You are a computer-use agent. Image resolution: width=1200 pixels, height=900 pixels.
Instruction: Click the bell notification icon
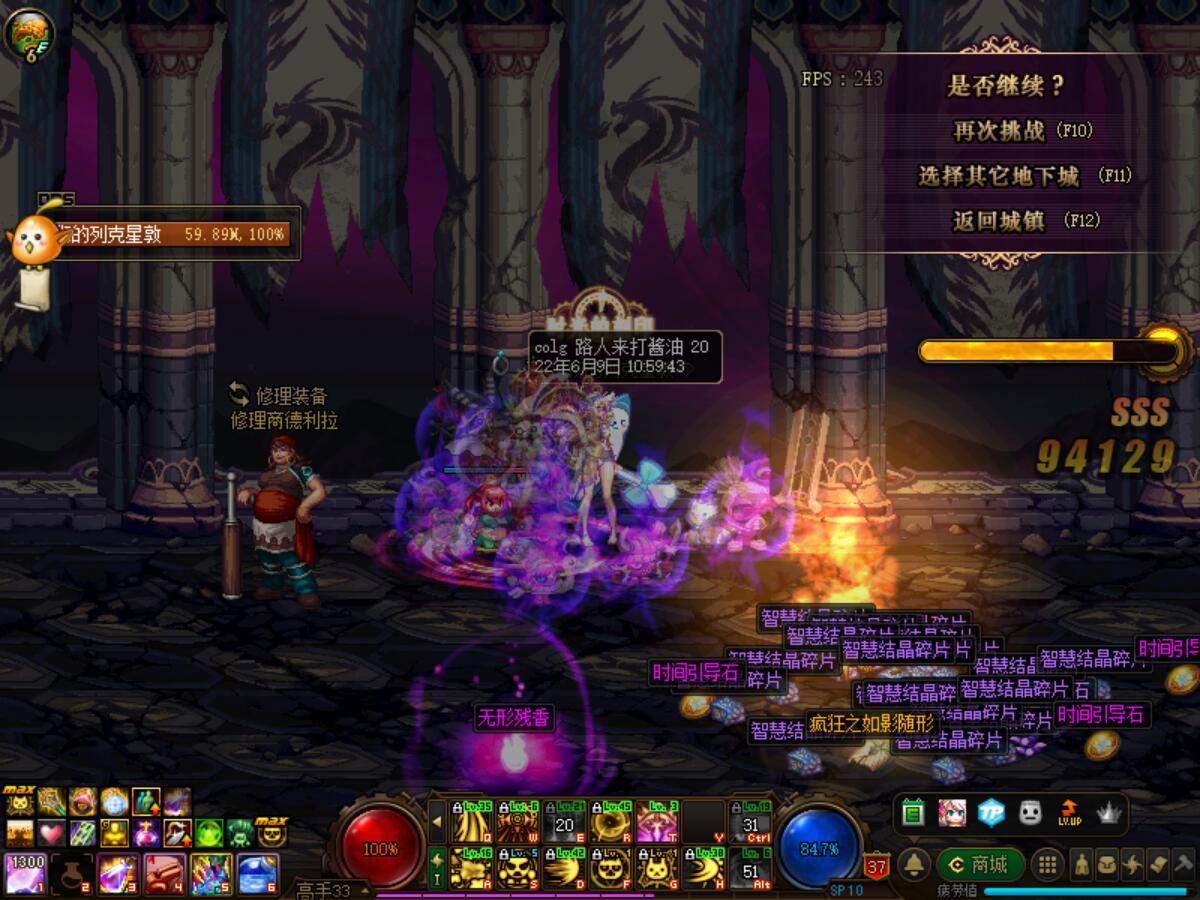click(913, 865)
